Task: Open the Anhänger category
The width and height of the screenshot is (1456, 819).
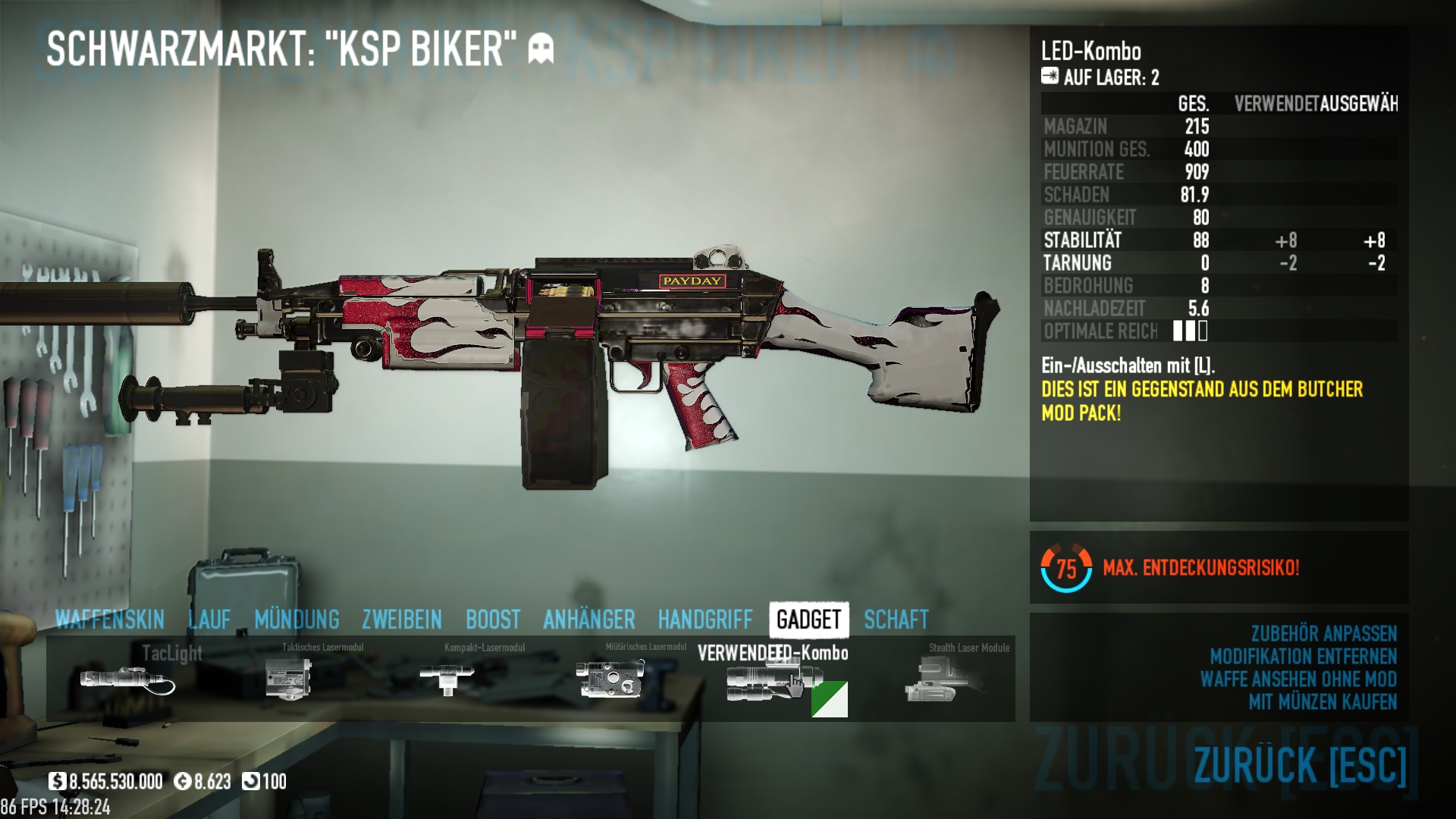Action: point(589,620)
